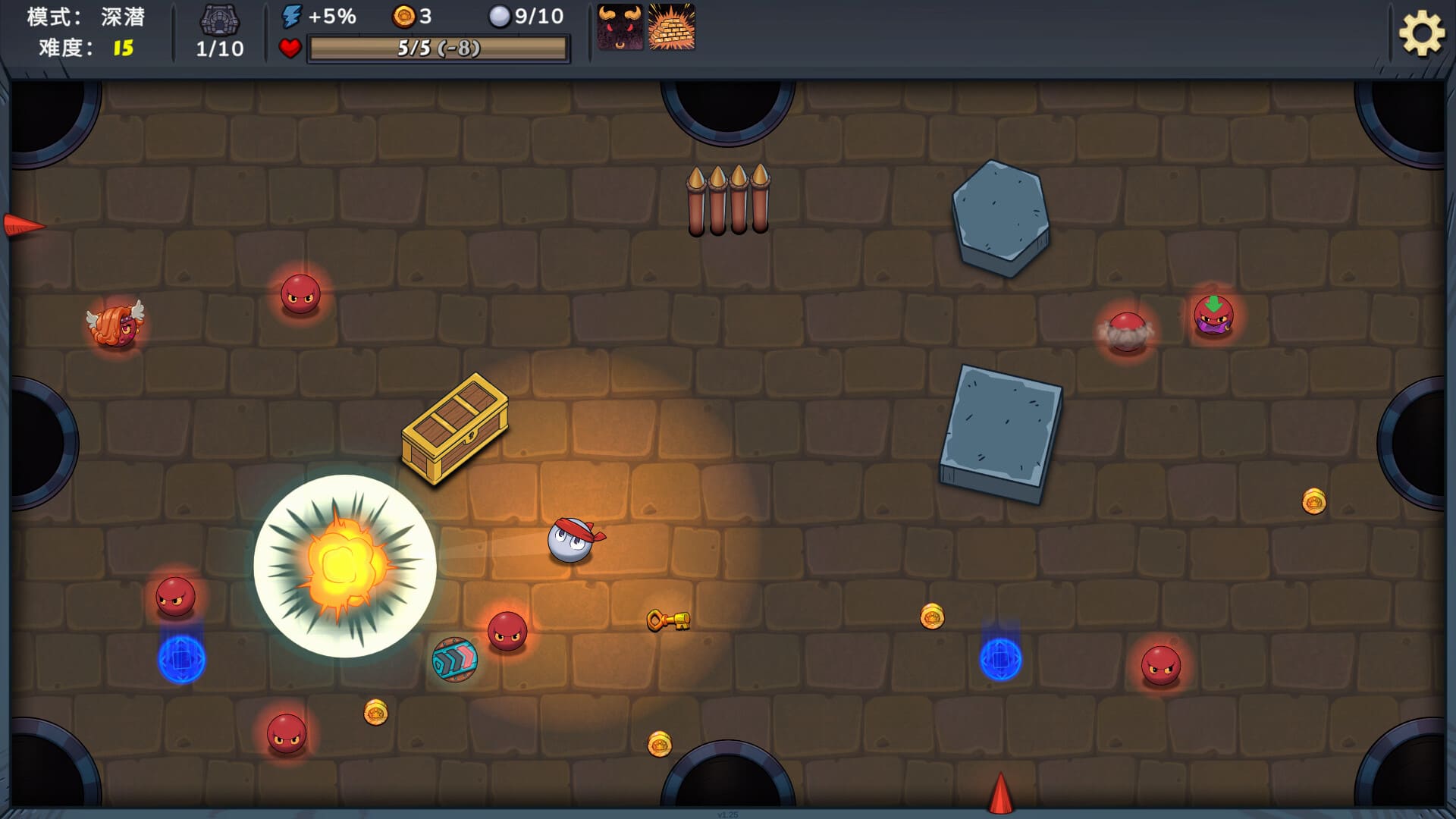Select the flaming brick pyramid modifier icon
Viewport: 1456px width, 819px height.
click(672, 27)
